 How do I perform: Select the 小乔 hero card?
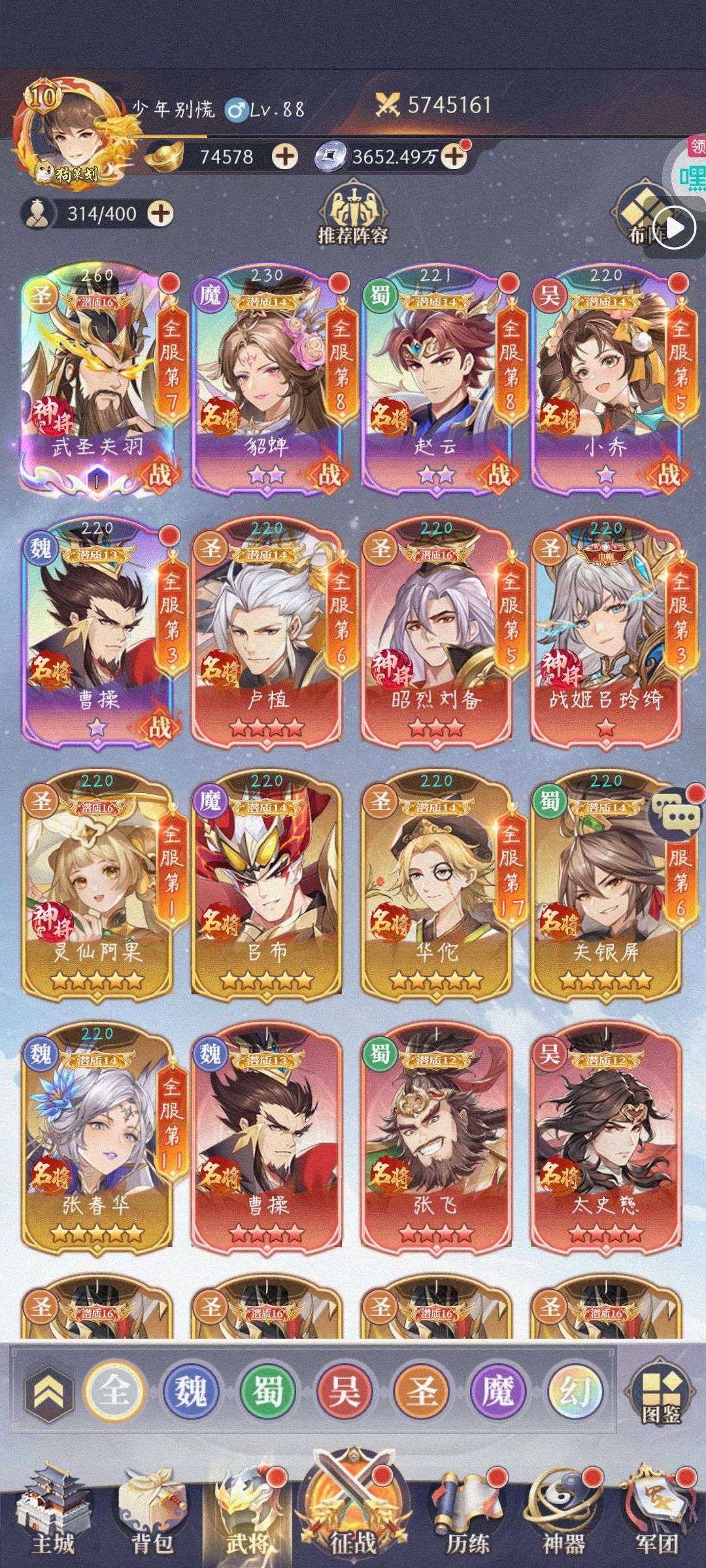tap(606, 379)
